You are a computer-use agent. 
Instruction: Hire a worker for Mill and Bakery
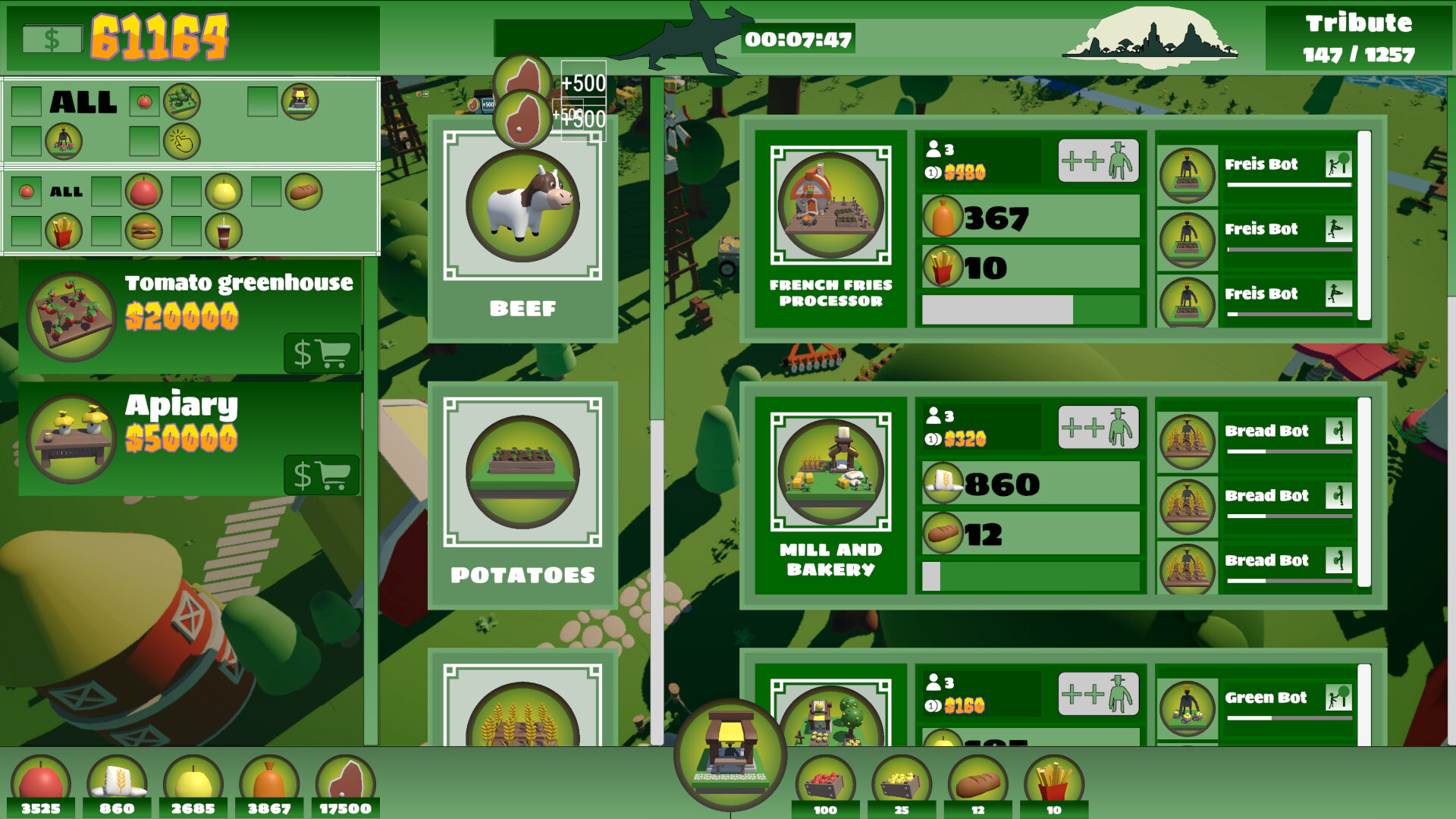point(1097,426)
